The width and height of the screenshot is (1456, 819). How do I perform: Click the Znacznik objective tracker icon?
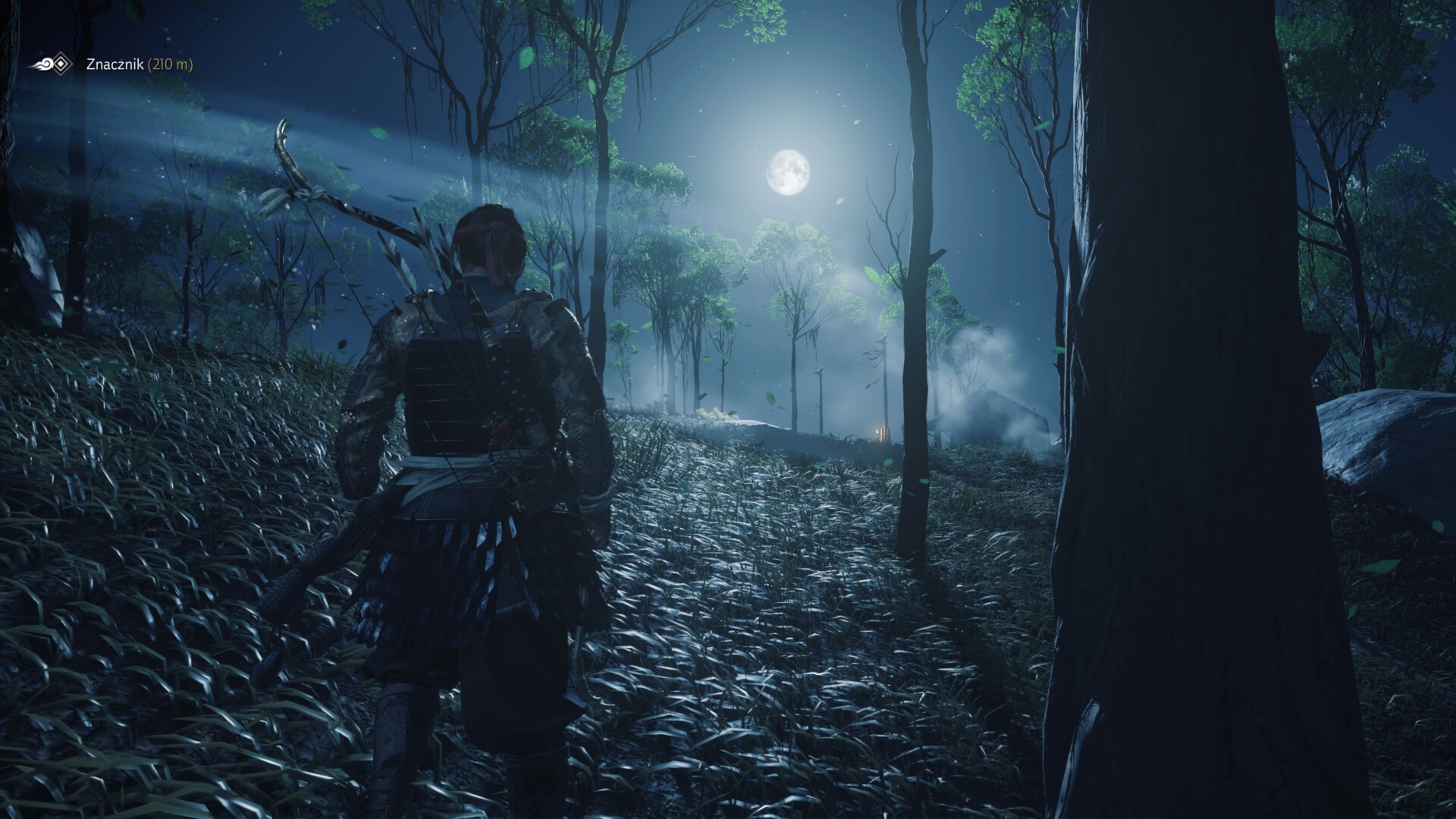pos(53,65)
